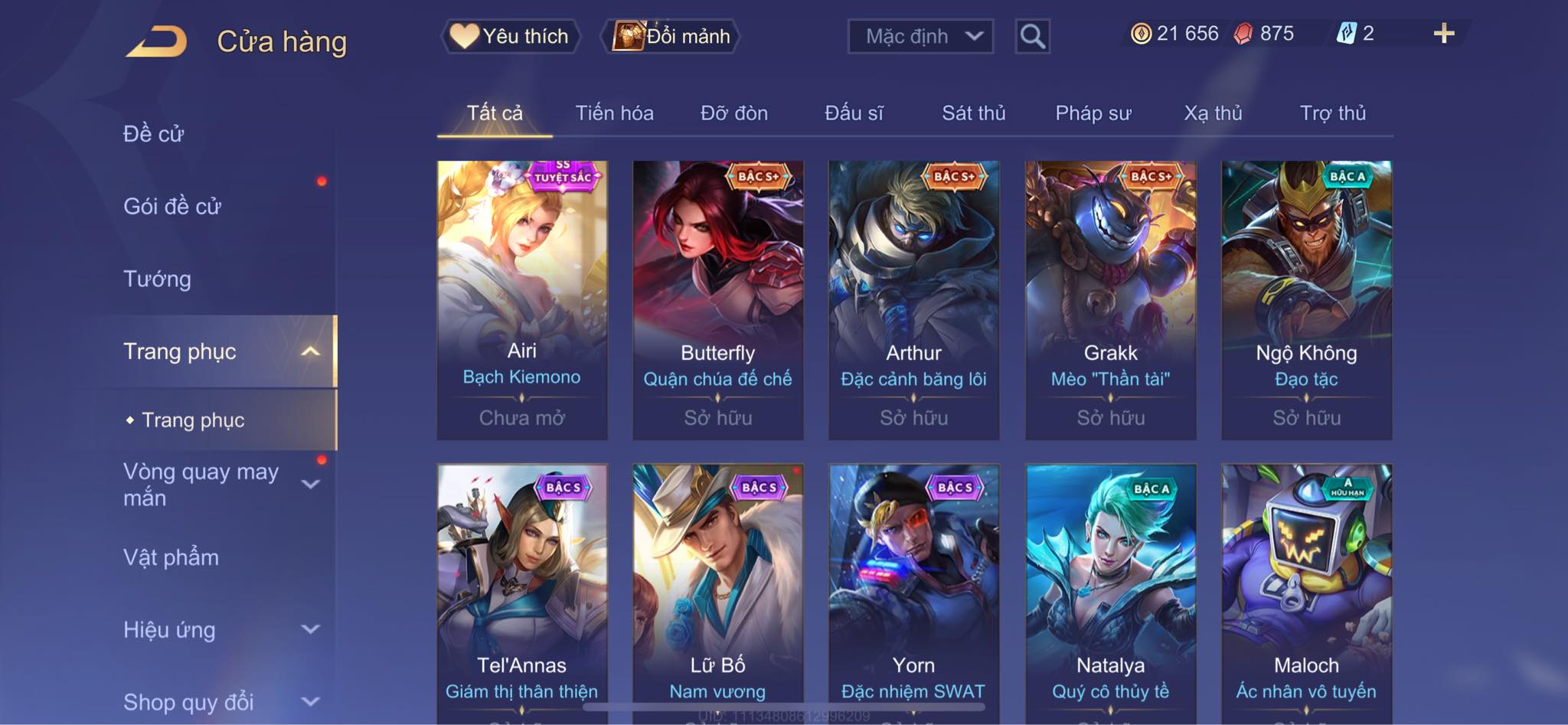This screenshot has width=1568, height=725.
Task: Go back with the golden arrow button
Action: click(157, 41)
